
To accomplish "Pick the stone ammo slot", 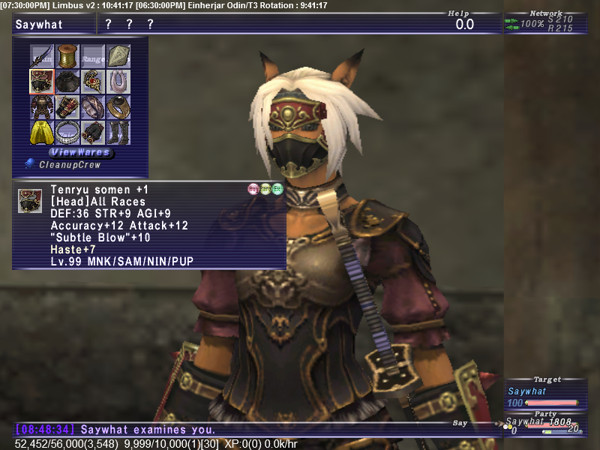I will (117, 56).
